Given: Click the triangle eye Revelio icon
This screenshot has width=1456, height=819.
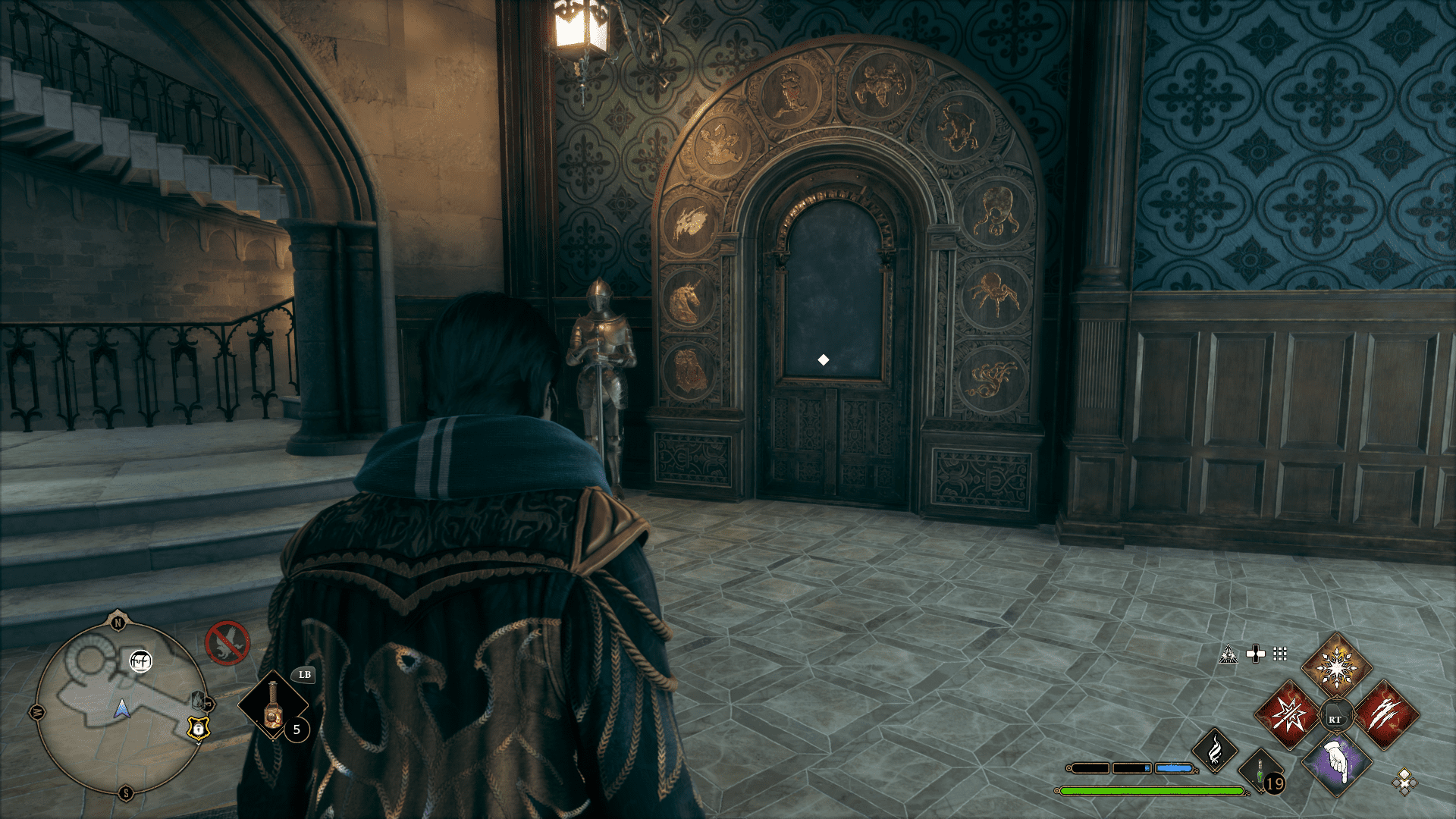Looking at the screenshot, I should pyautogui.click(x=1228, y=654).
